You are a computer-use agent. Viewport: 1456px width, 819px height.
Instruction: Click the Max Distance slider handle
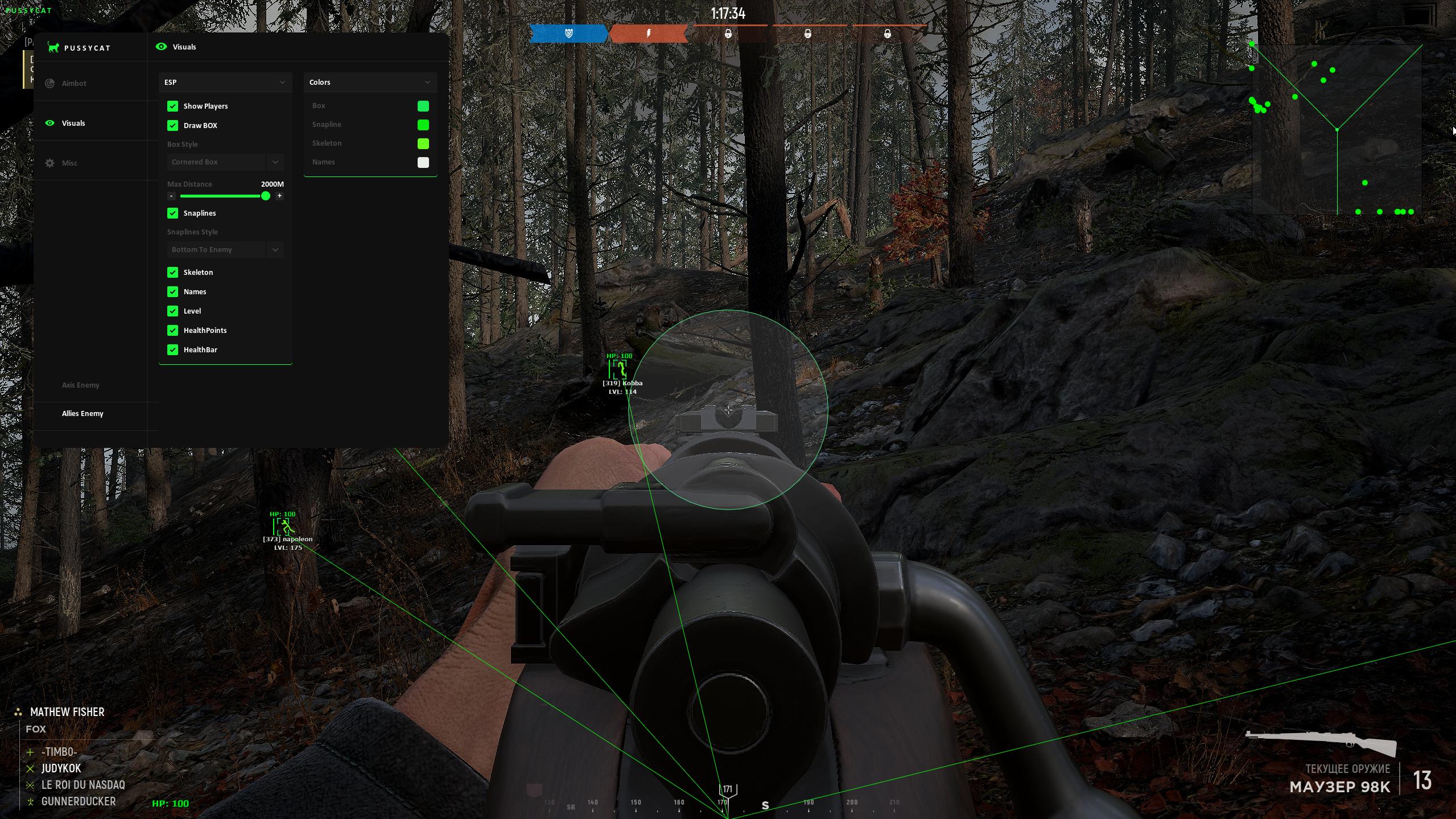point(266,196)
